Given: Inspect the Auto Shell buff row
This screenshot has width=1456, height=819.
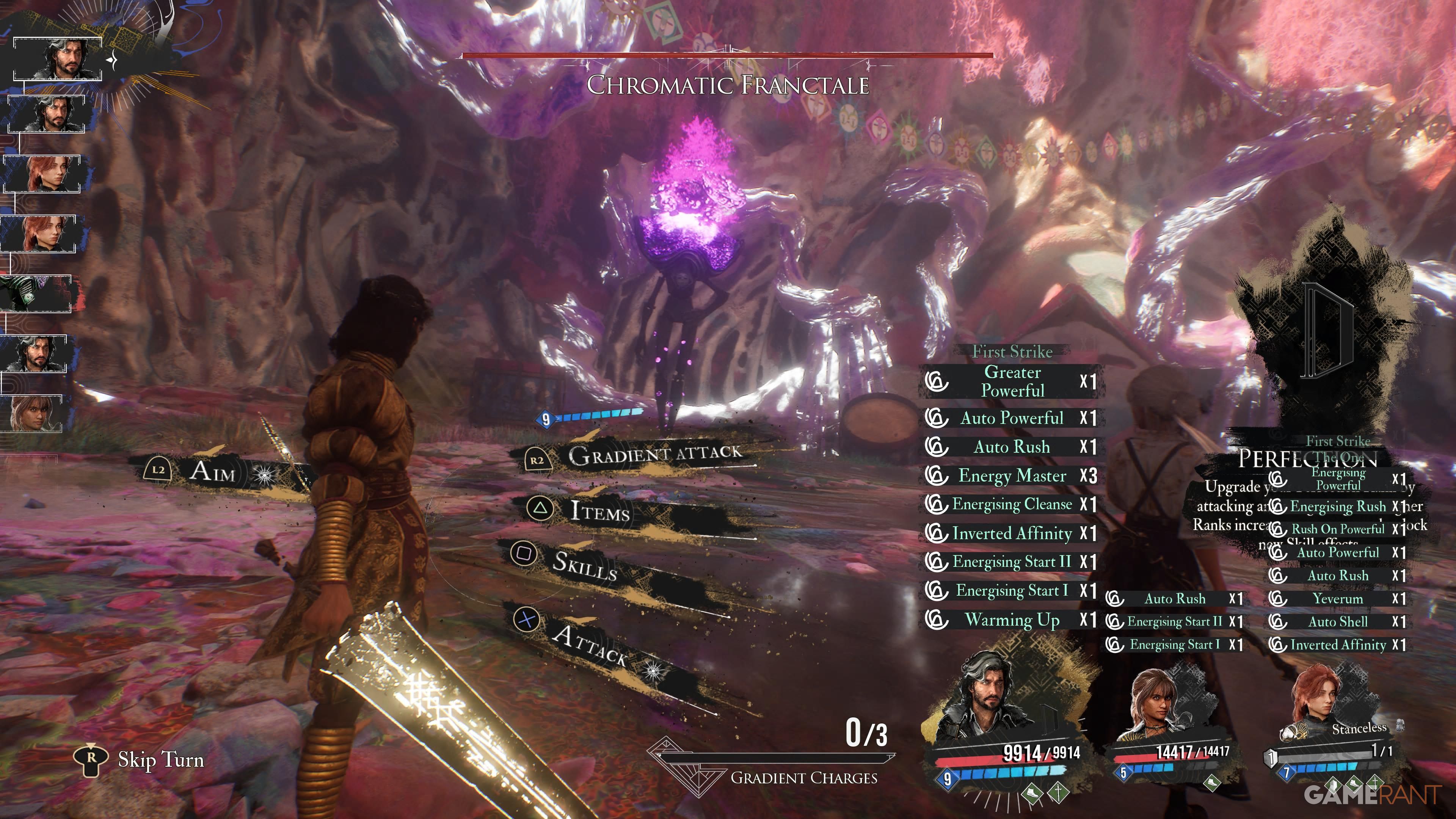Looking at the screenshot, I should click(x=1337, y=622).
